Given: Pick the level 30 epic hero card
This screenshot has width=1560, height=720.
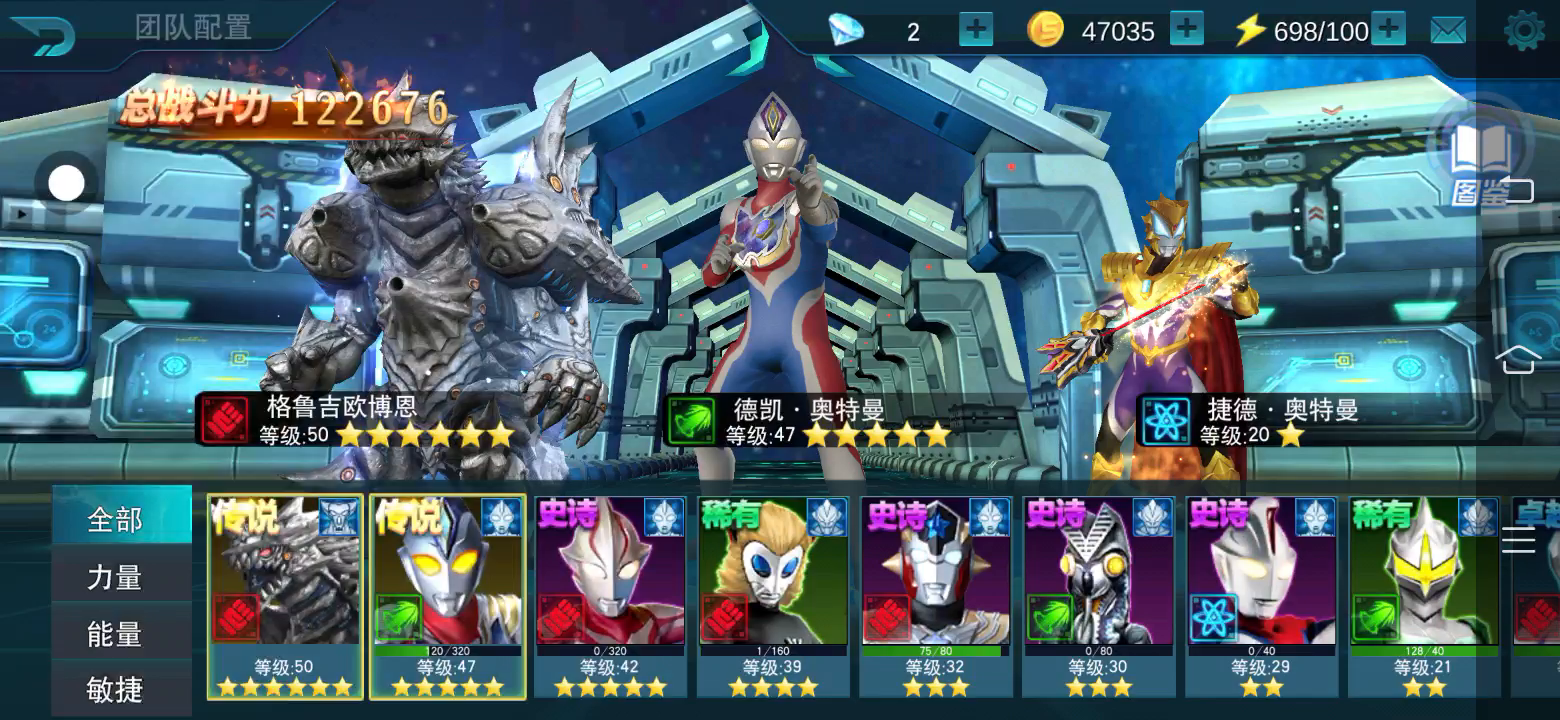Looking at the screenshot, I should [x=1098, y=596].
